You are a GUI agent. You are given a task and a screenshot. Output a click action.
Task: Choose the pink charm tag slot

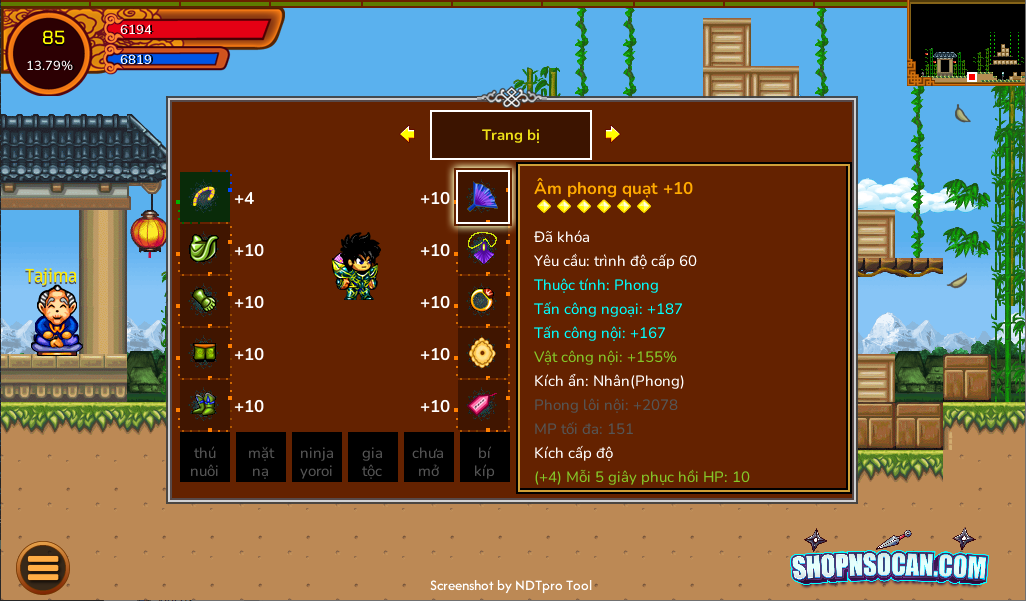[x=483, y=405]
